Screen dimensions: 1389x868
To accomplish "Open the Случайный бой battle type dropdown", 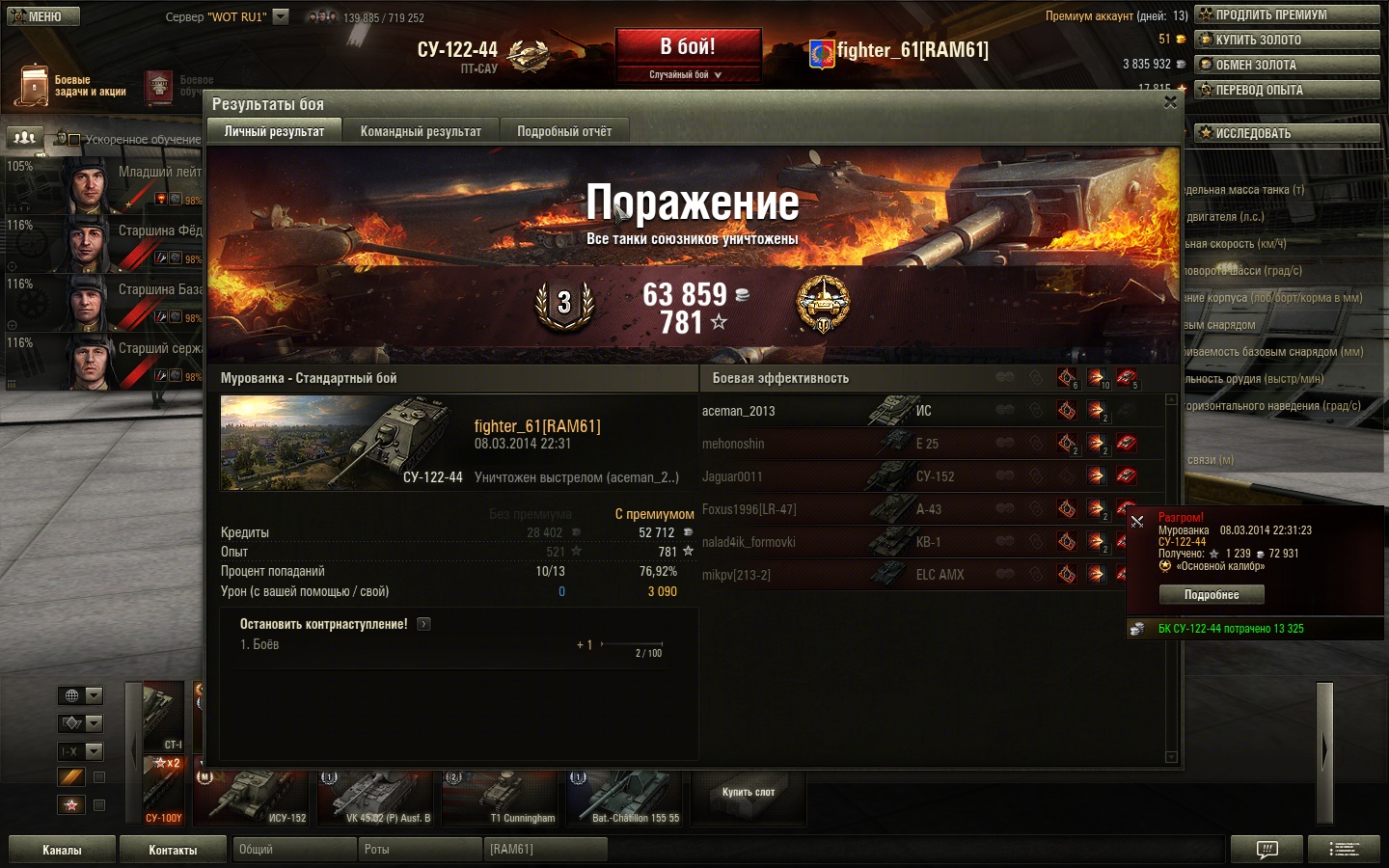I will (x=686, y=74).
